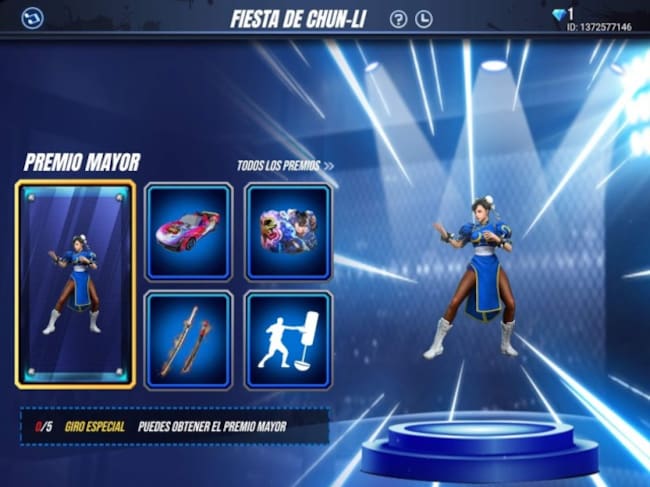This screenshot has width=650, height=487.
Task: Tap the diamond currency icon
Action: pos(558,15)
